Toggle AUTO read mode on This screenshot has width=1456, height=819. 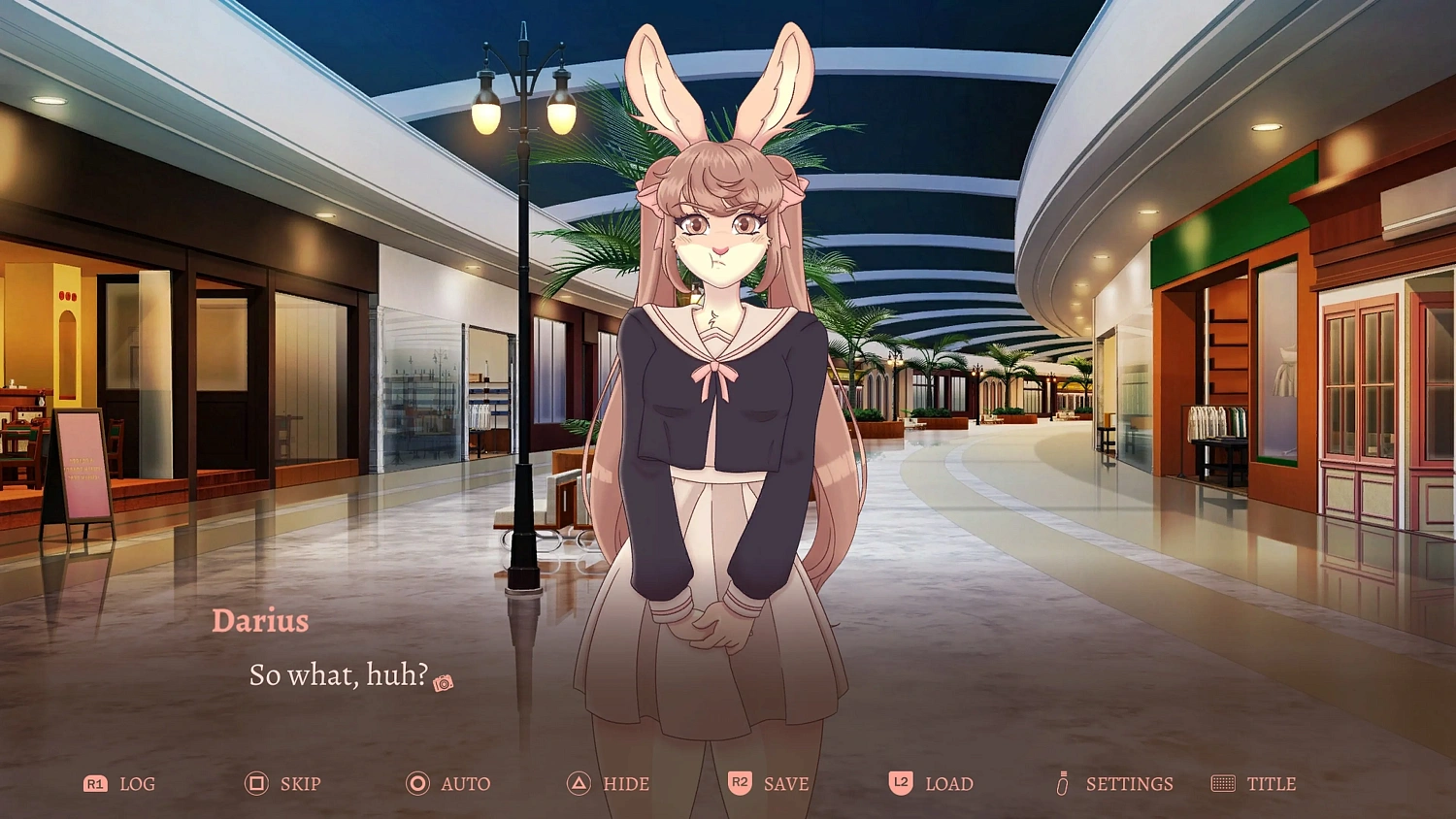point(461,783)
